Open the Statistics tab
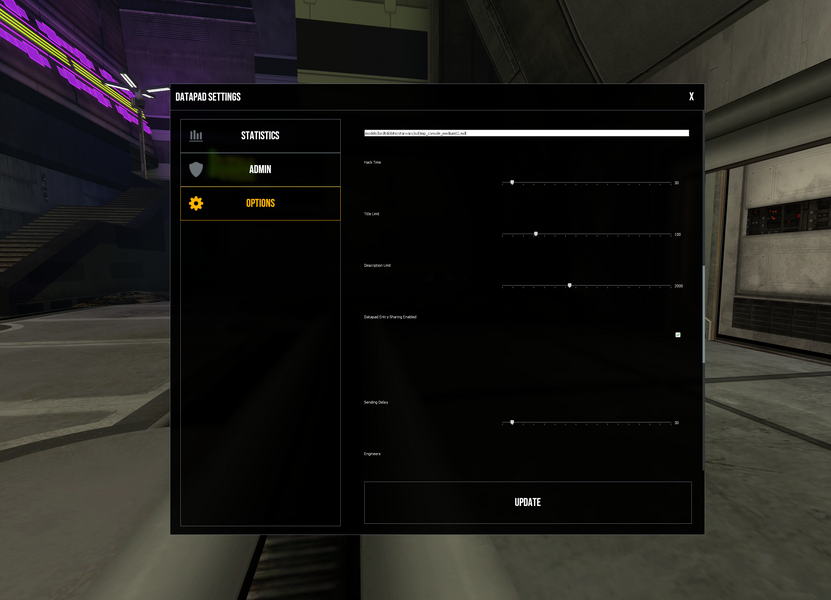831x600 pixels. 260,136
